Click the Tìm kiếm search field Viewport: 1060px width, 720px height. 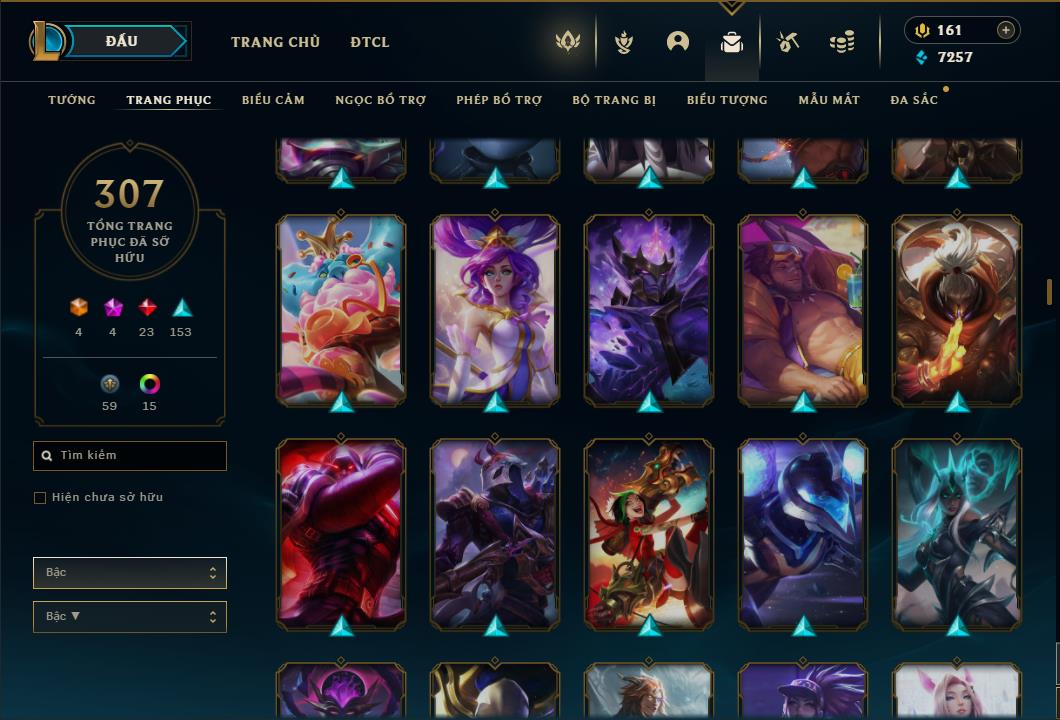coord(130,456)
